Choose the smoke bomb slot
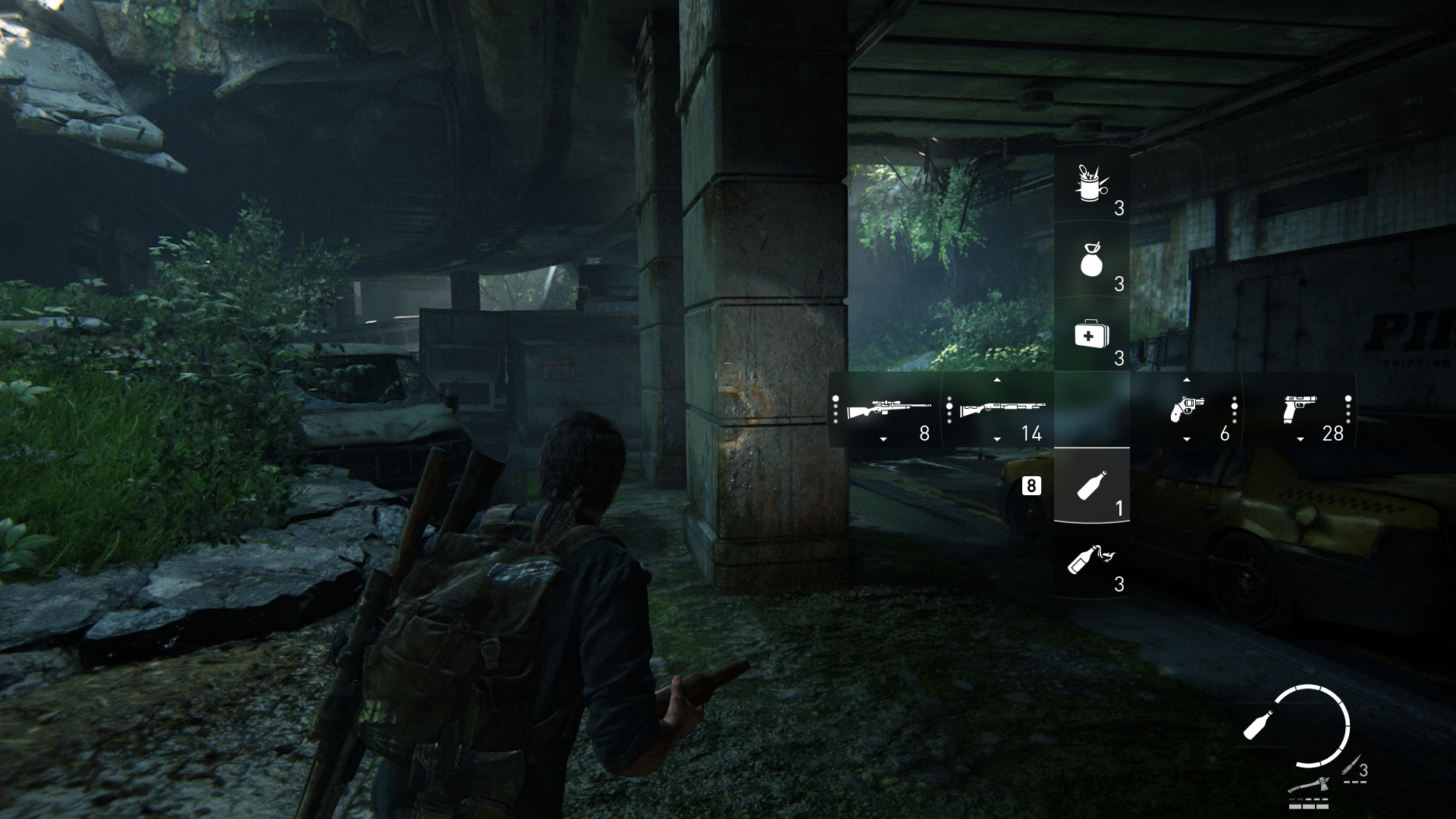 [x=1091, y=260]
